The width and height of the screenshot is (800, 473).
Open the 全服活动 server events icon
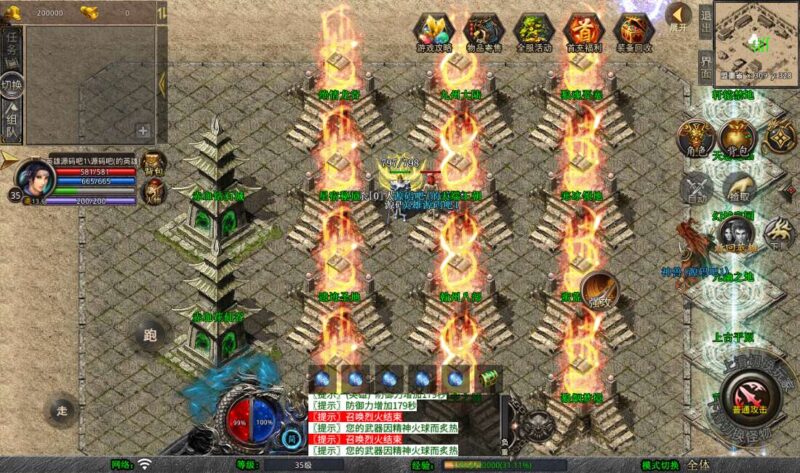tap(534, 32)
